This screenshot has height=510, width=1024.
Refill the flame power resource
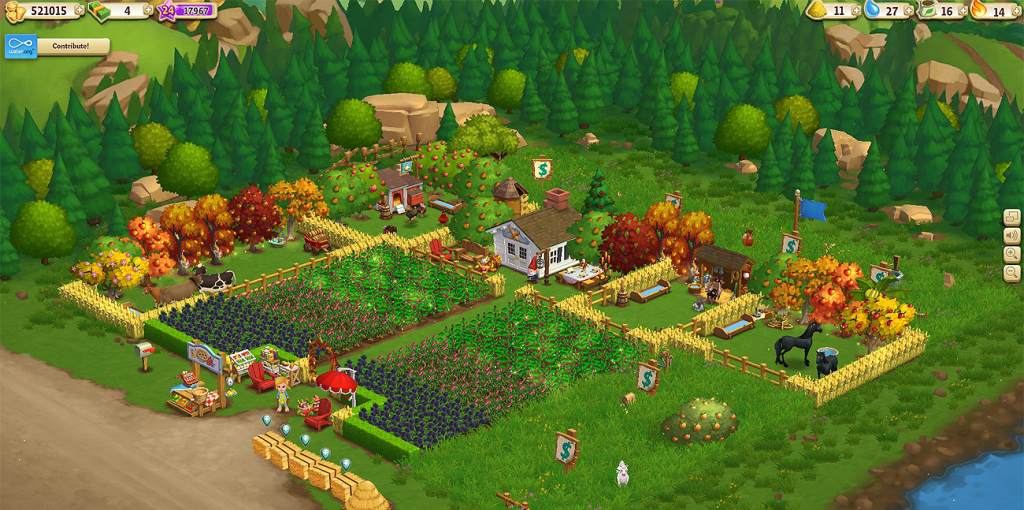[1017, 11]
